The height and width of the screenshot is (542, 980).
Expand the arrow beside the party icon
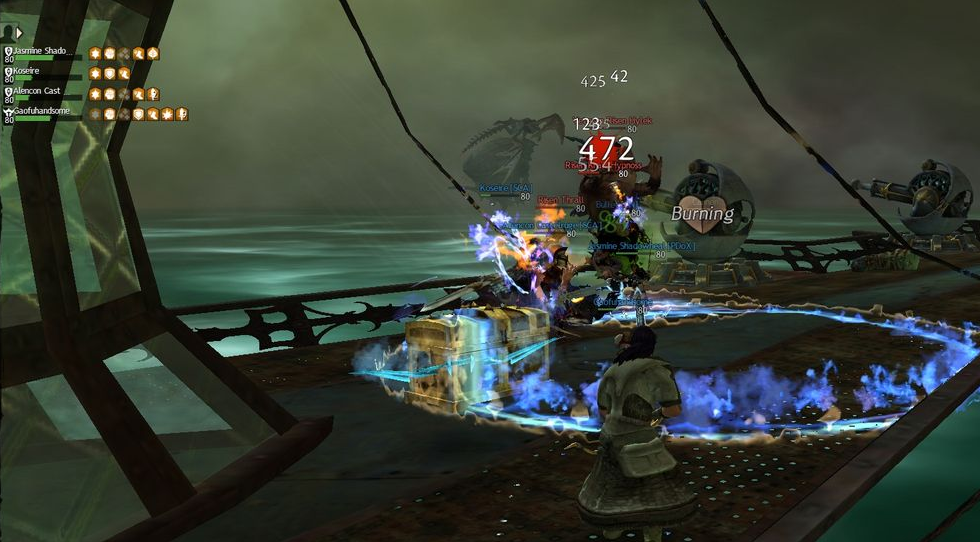pos(19,32)
